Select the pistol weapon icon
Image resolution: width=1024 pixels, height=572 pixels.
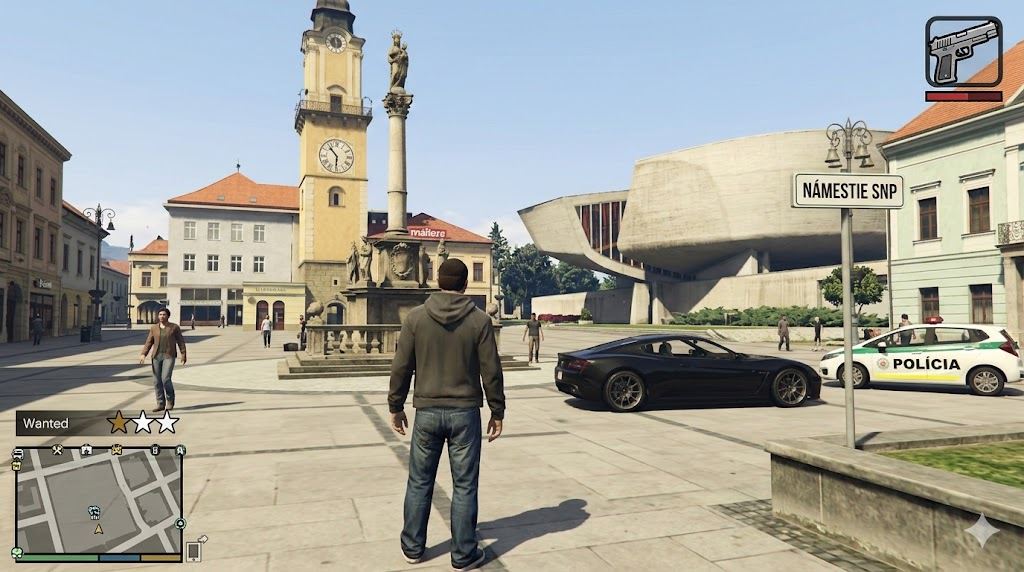pyautogui.click(x=963, y=51)
